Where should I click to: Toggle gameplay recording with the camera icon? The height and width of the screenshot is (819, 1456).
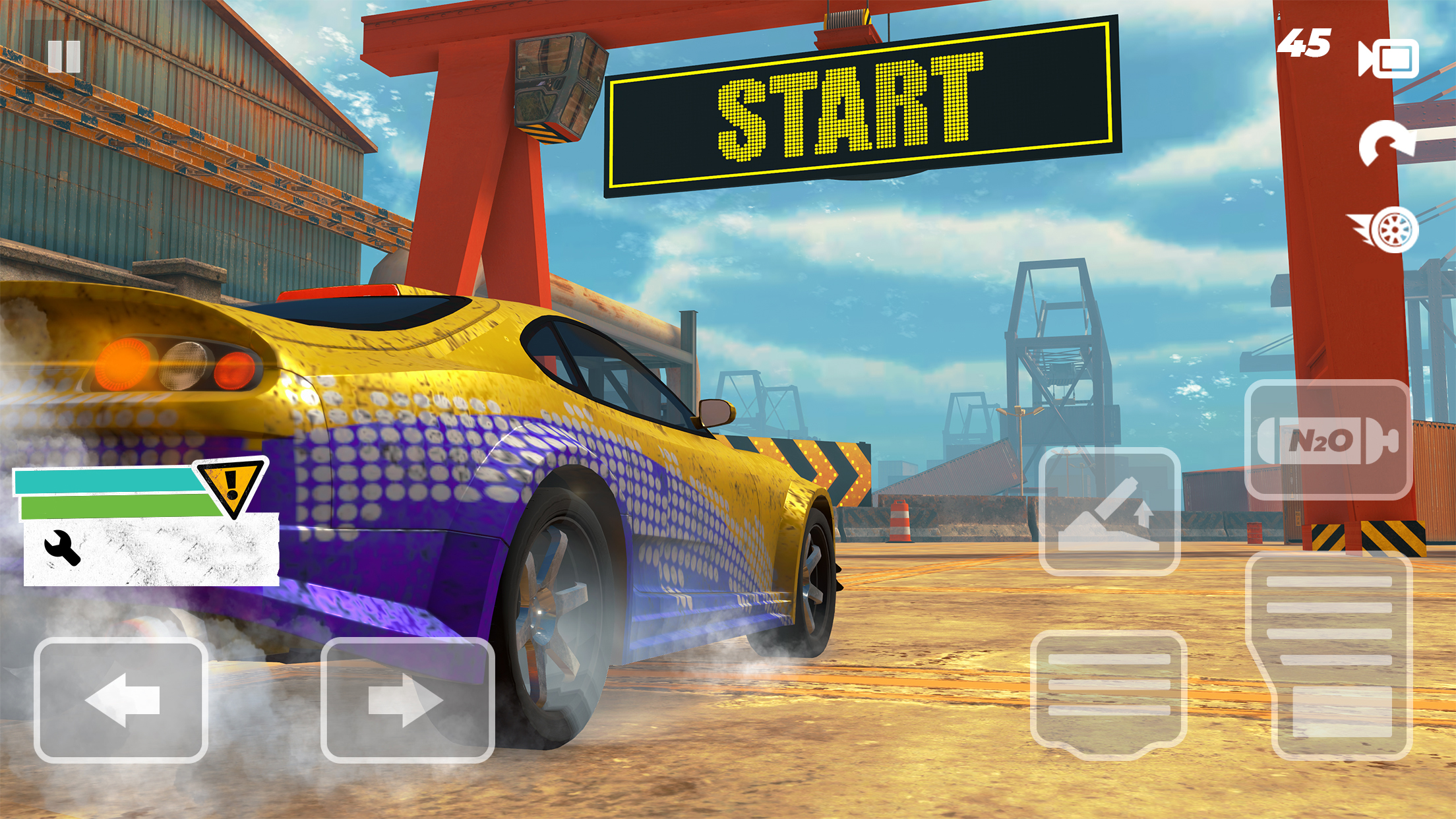1388,58
